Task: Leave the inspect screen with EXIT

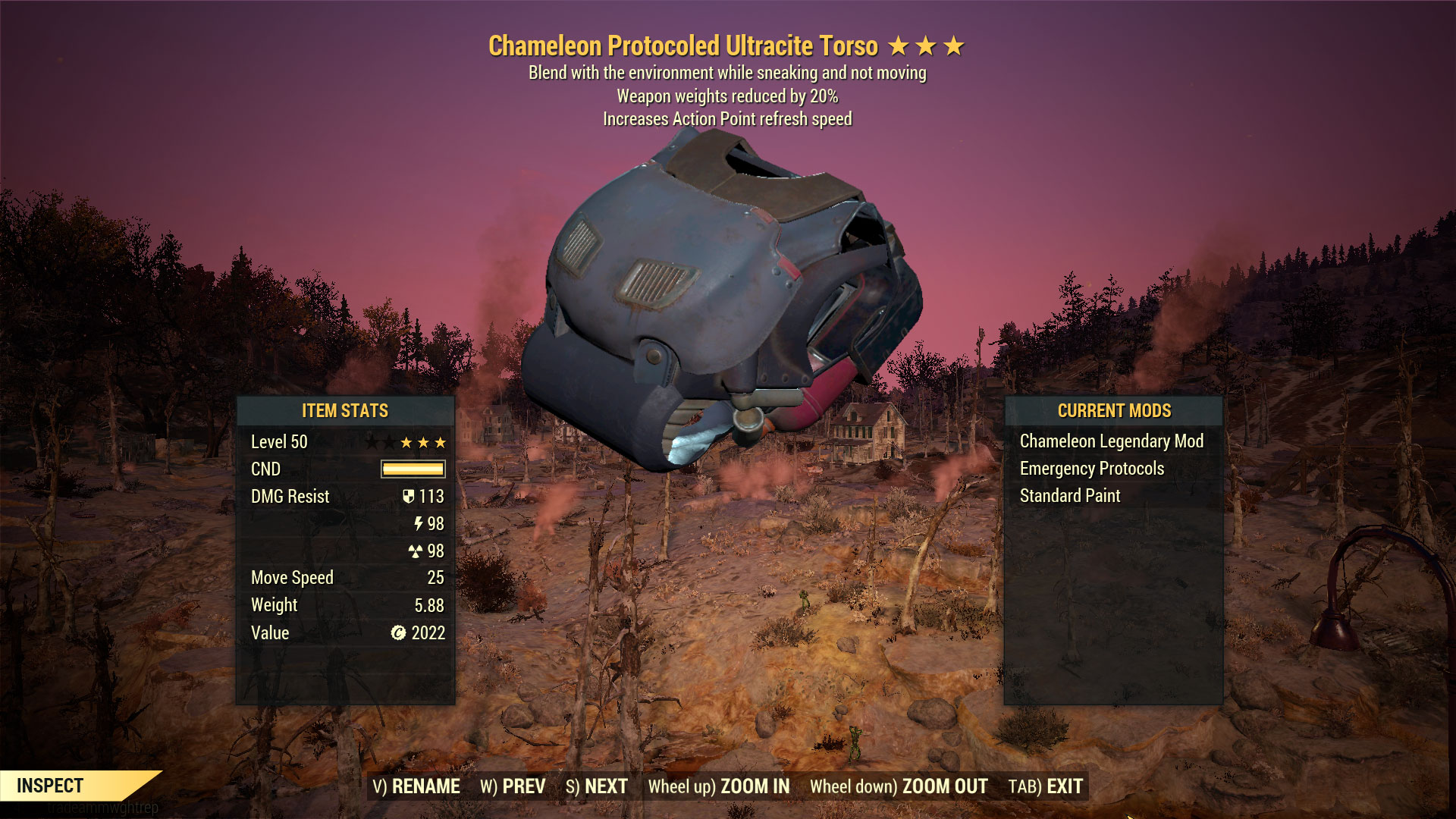Action: click(1046, 786)
